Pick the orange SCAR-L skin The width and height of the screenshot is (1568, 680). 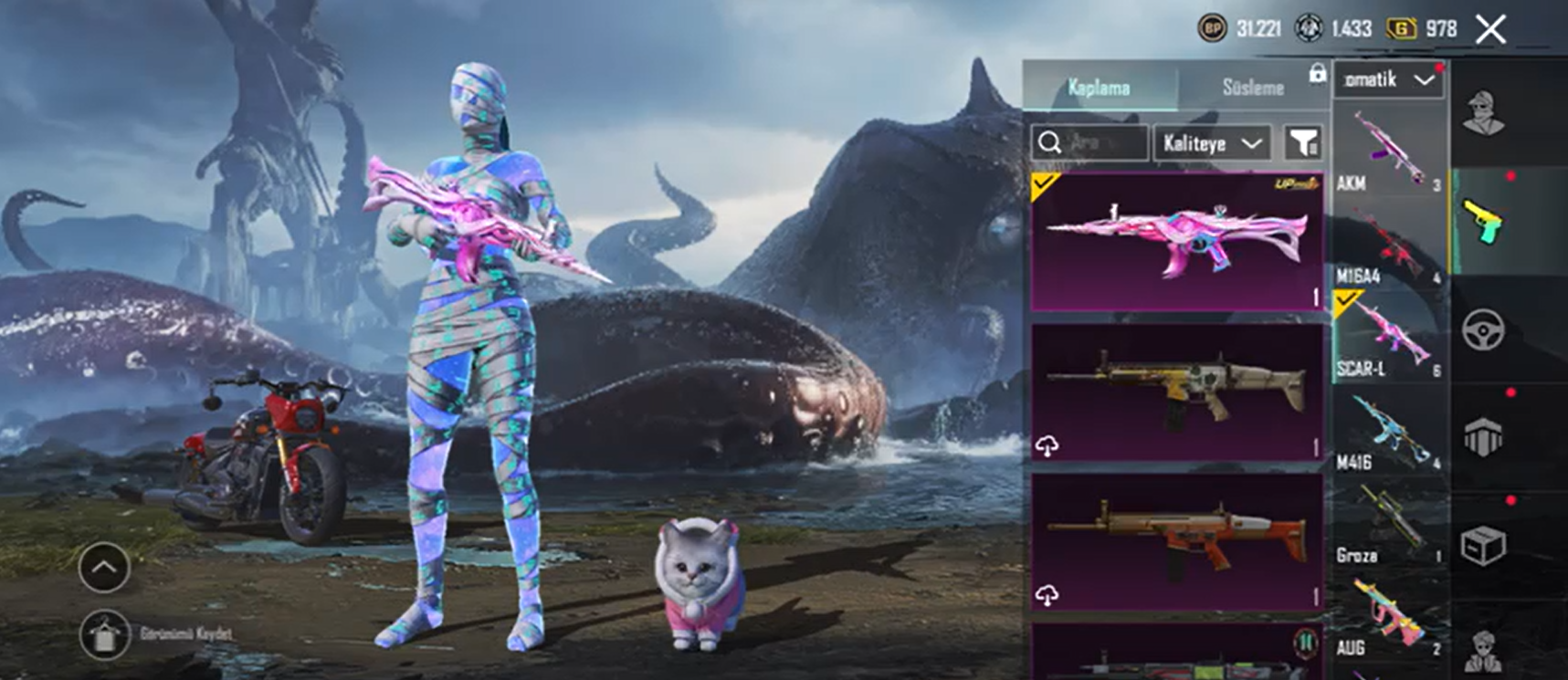(1177, 540)
